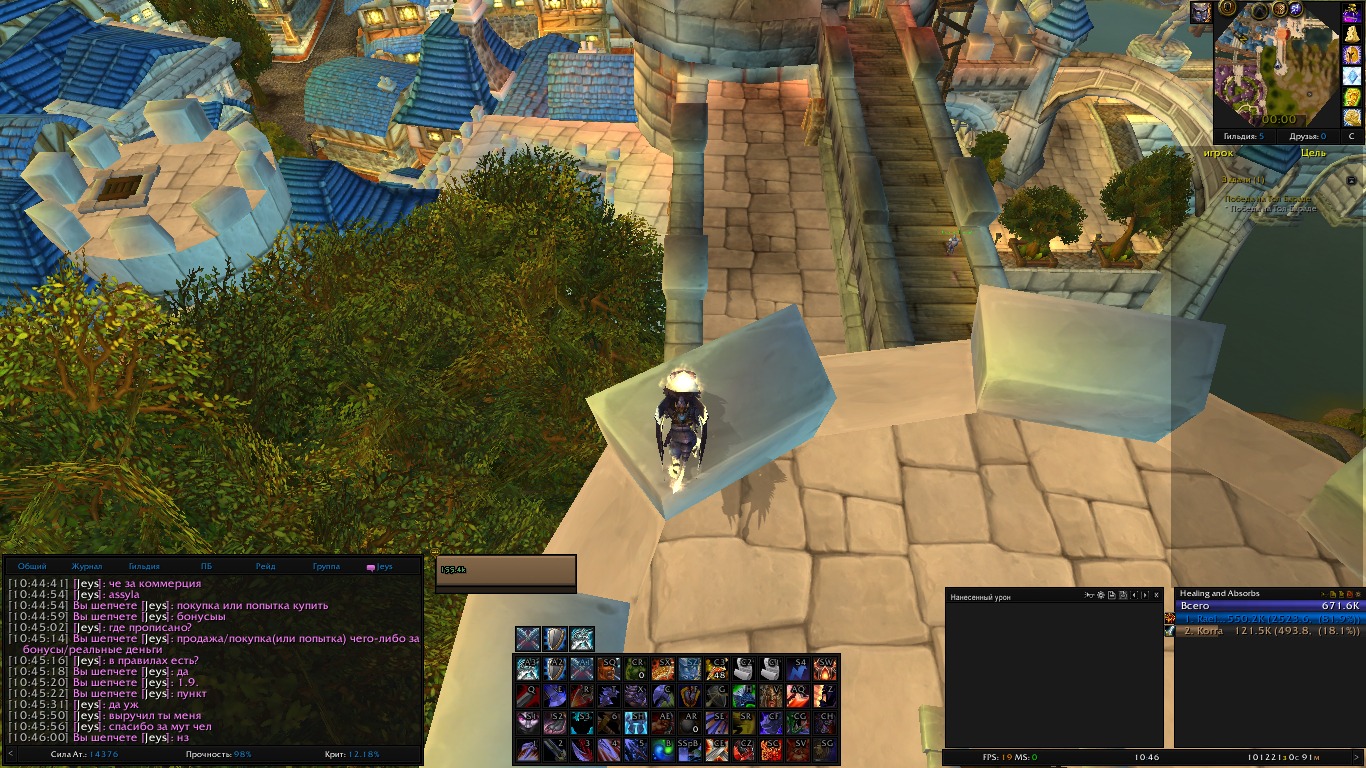
Task: Activate the action slot labeled SH
Action: pyautogui.click(x=636, y=722)
